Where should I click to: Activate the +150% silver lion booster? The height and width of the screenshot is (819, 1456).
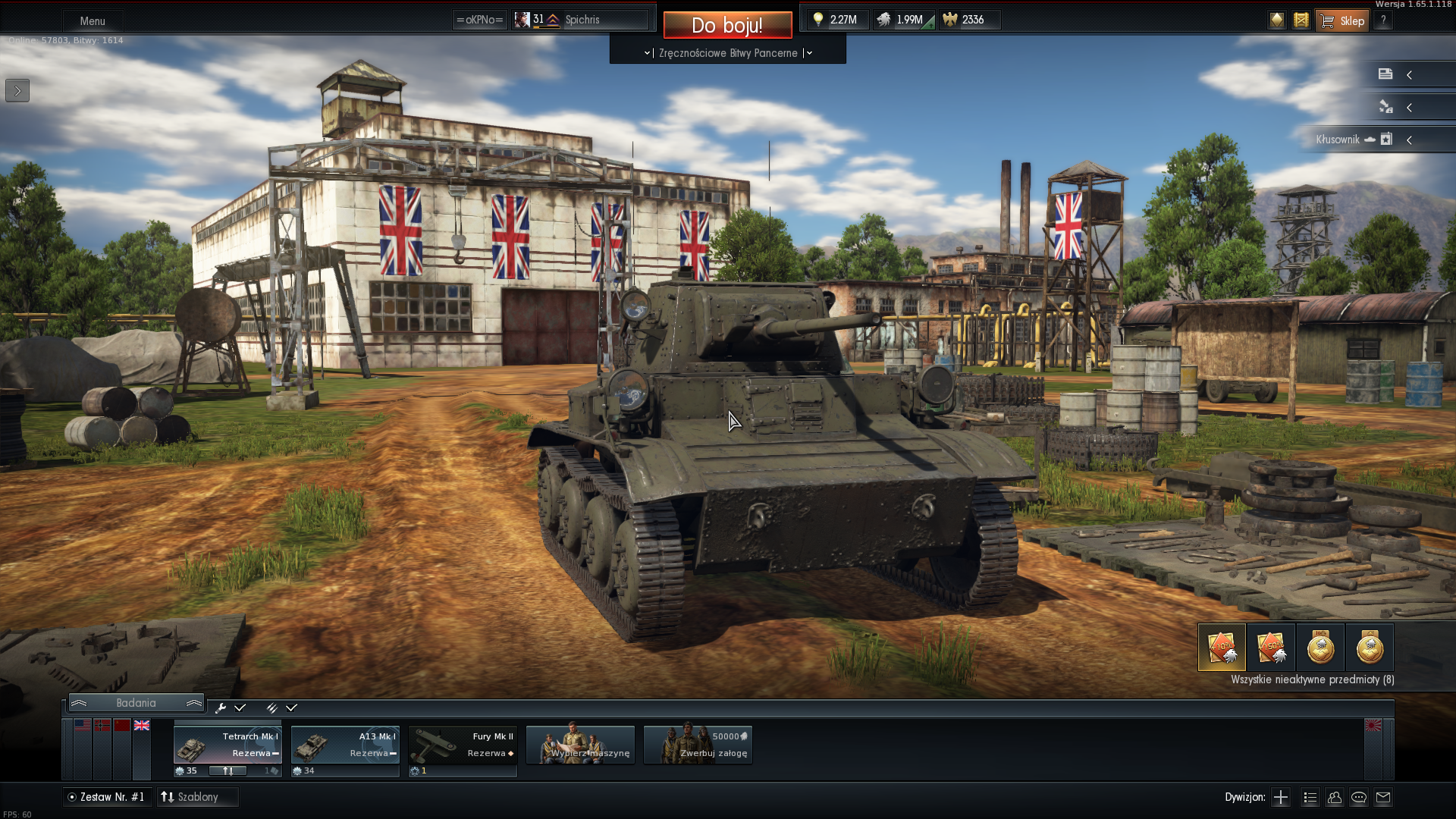(1271, 648)
